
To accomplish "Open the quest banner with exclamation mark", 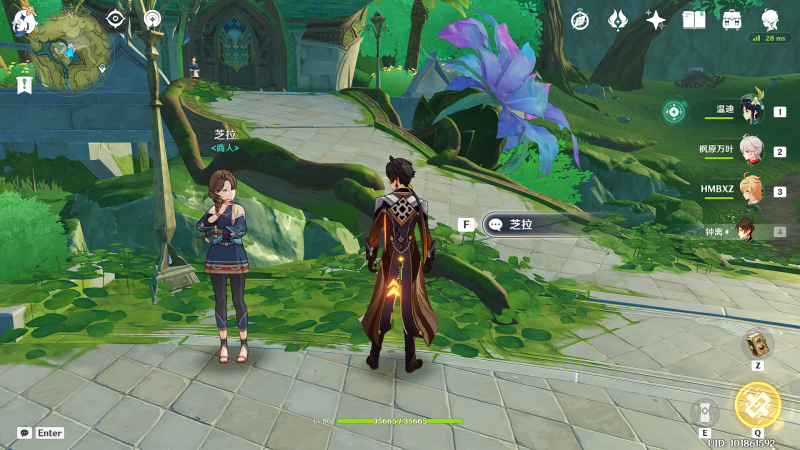I will (x=24, y=87).
